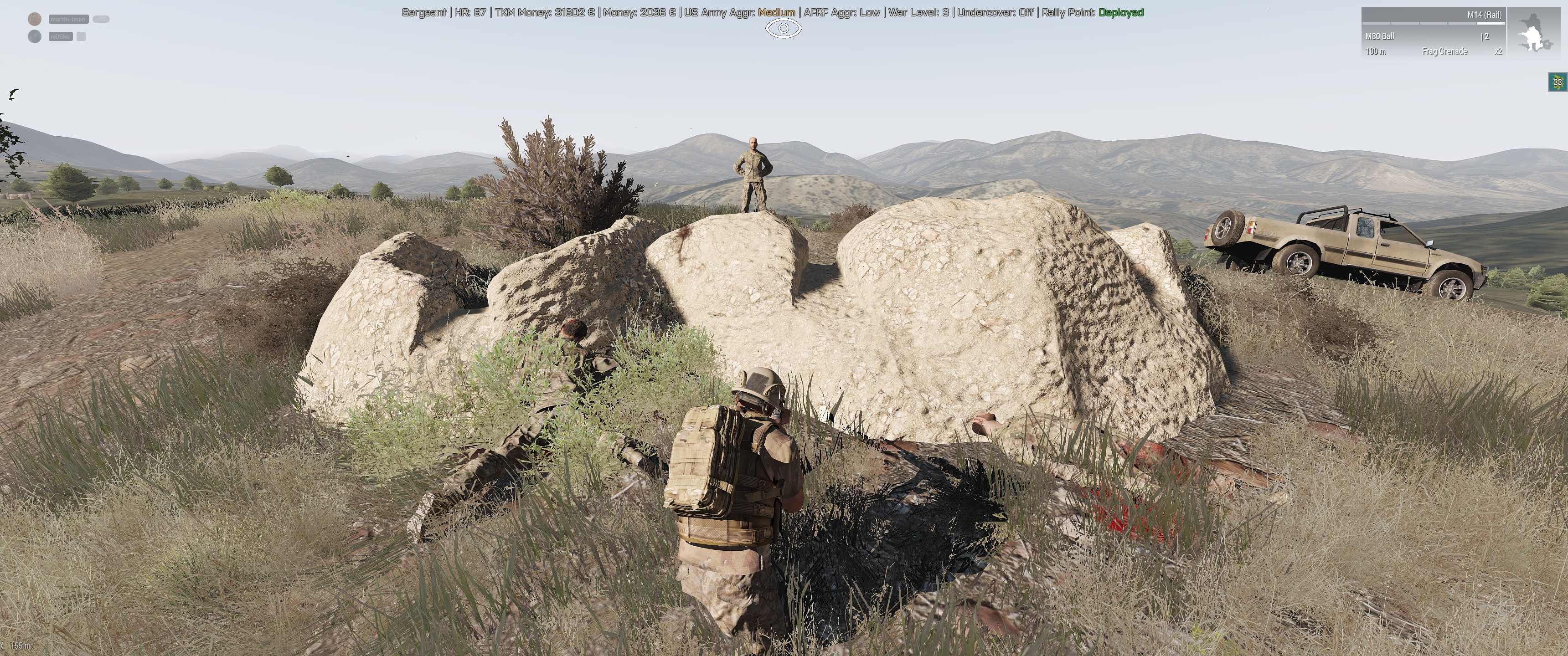Open the teal badge showing 33
This screenshot has width=1568, height=656.
(x=1557, y=82)
